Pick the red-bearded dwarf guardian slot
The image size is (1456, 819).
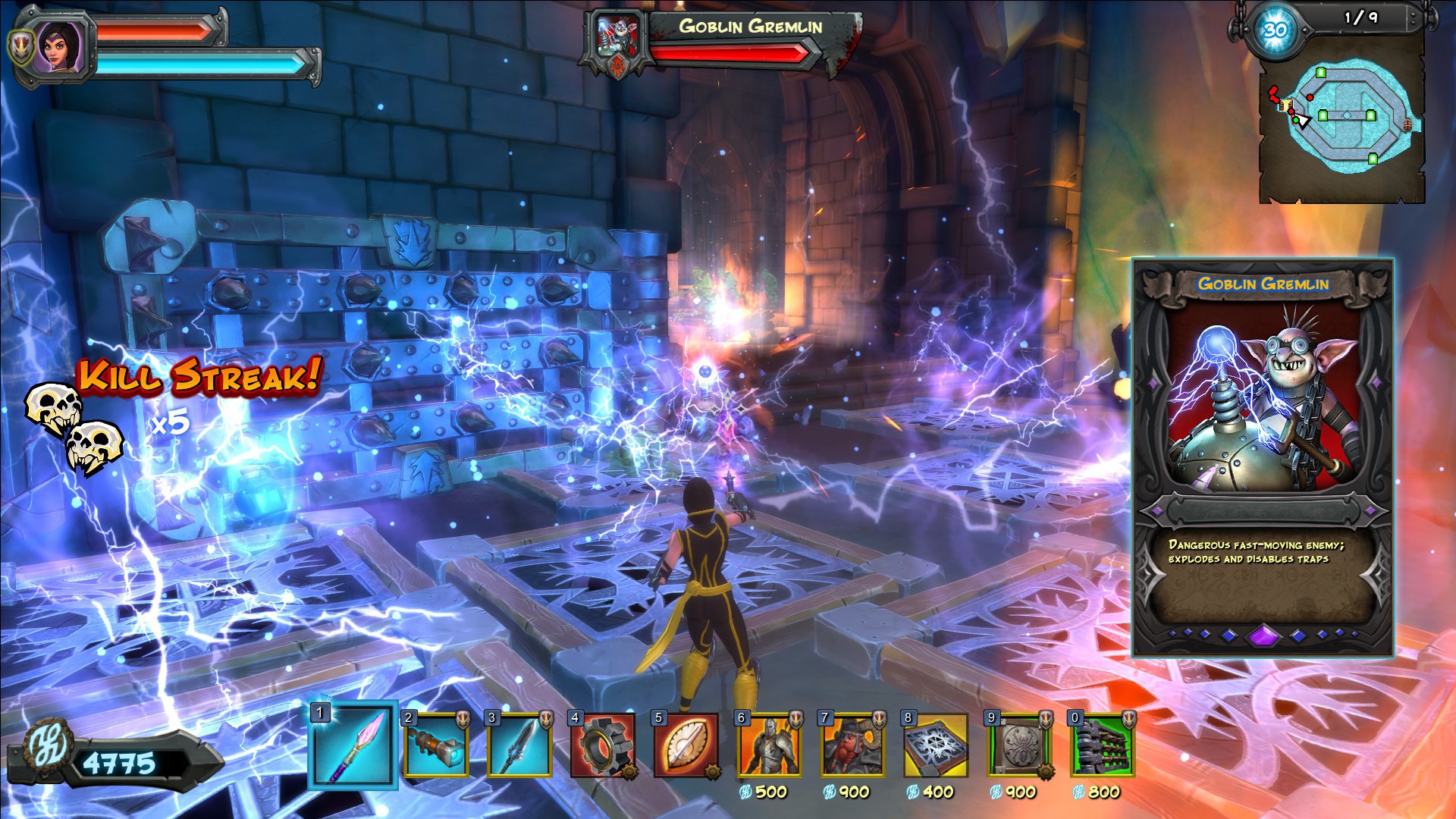tap(852, 746)
